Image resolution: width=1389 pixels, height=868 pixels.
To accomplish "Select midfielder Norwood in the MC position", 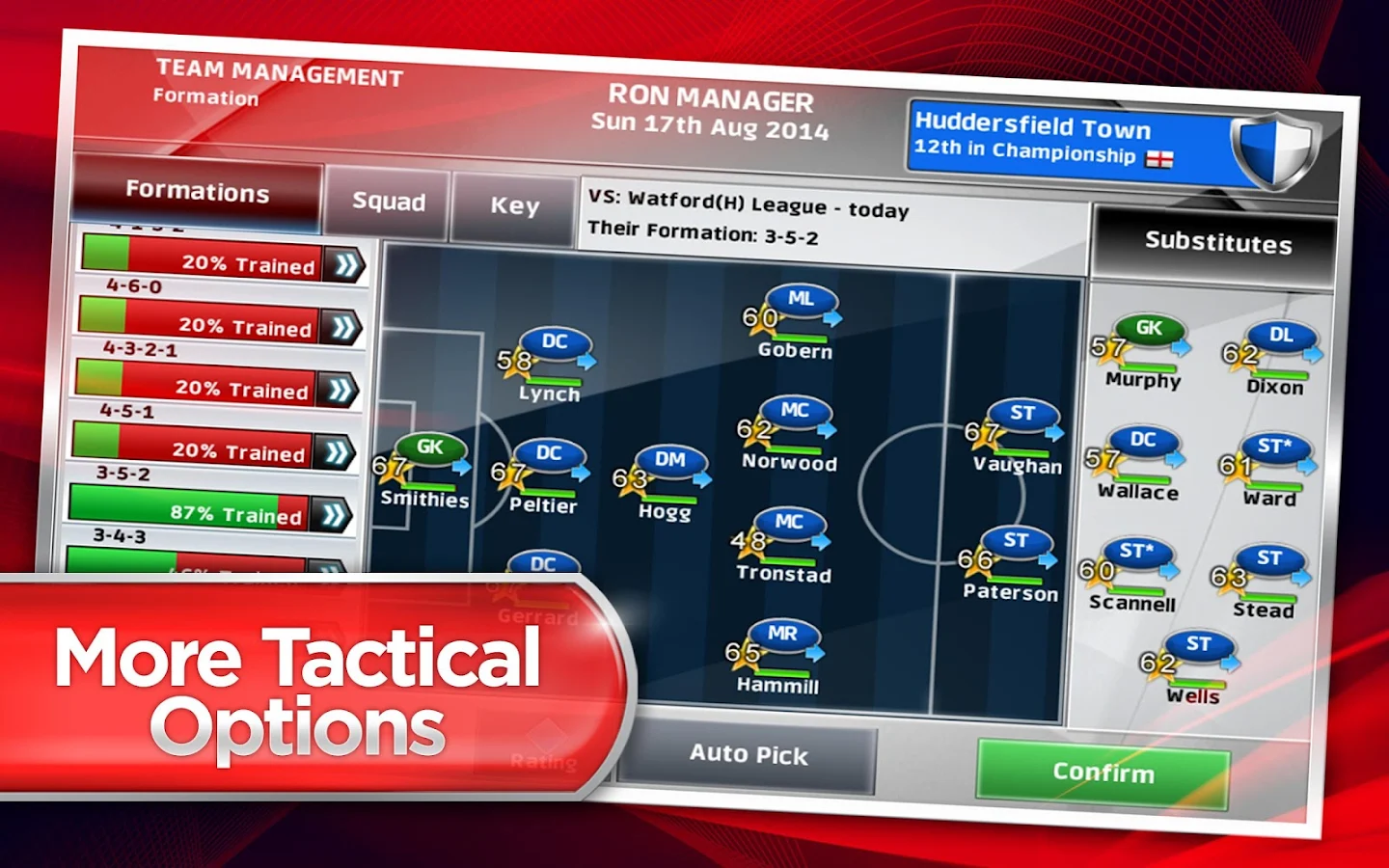I will point(797,413).
